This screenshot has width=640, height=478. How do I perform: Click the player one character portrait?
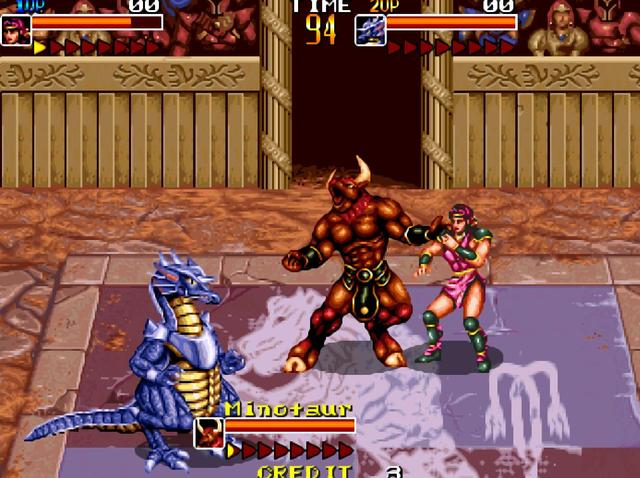click(x=16, y=29)
